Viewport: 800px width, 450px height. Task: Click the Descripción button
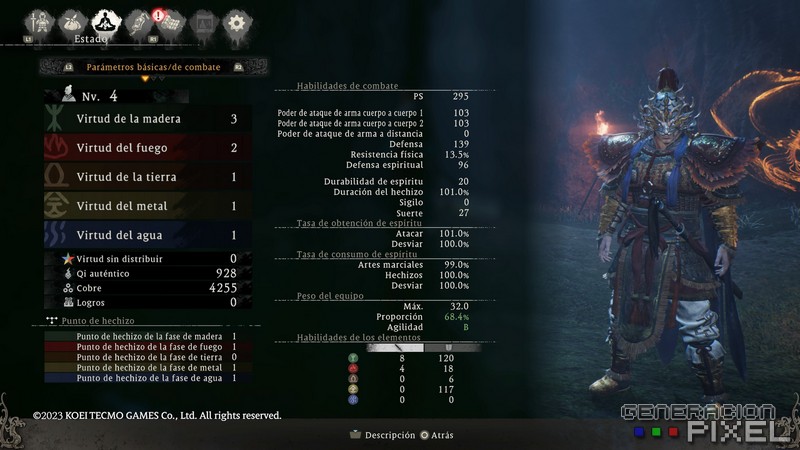point(382,435)
